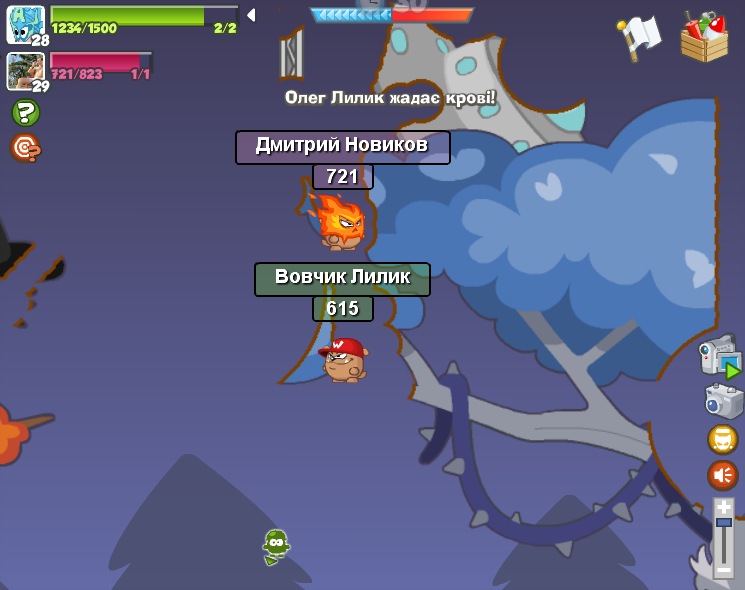
Task: Zoom in with the plus button
Action: click(723, 508)
